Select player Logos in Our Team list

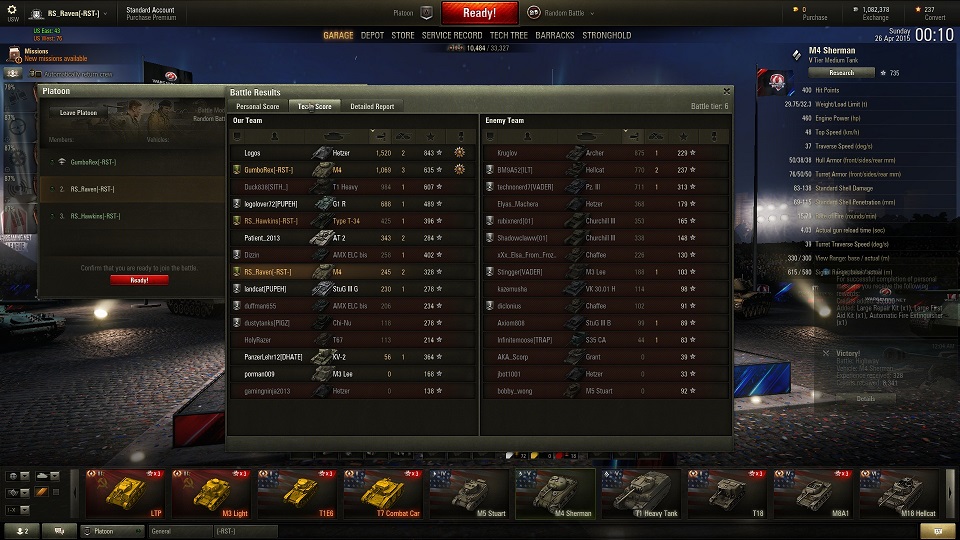(x=252, y=153)
